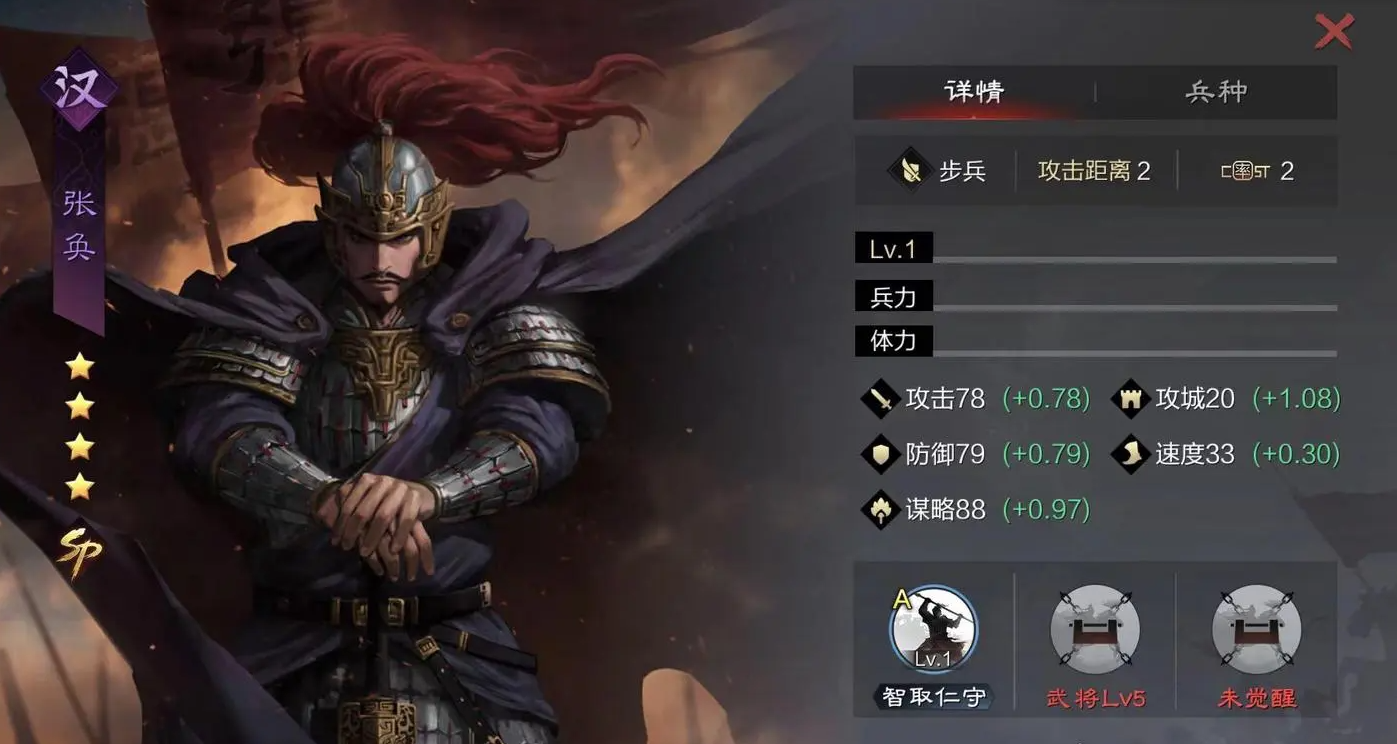Click the Lv.1 level badge

893,247
